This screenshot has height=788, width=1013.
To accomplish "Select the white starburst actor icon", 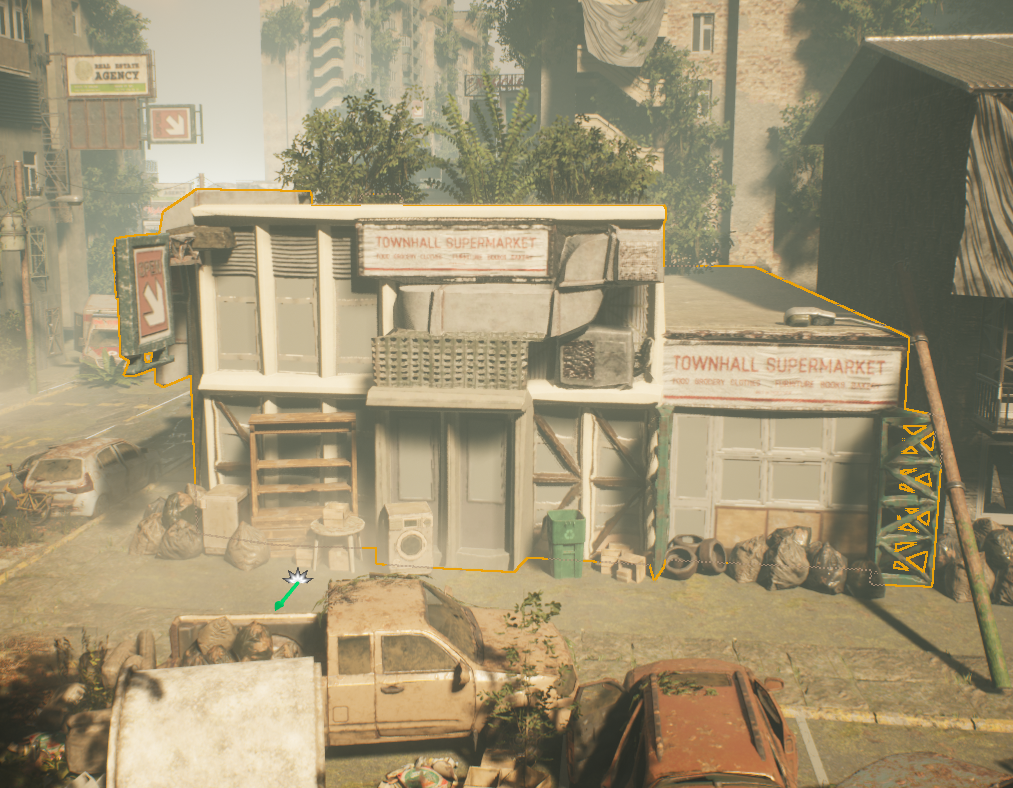I will [x=297, y=577].
